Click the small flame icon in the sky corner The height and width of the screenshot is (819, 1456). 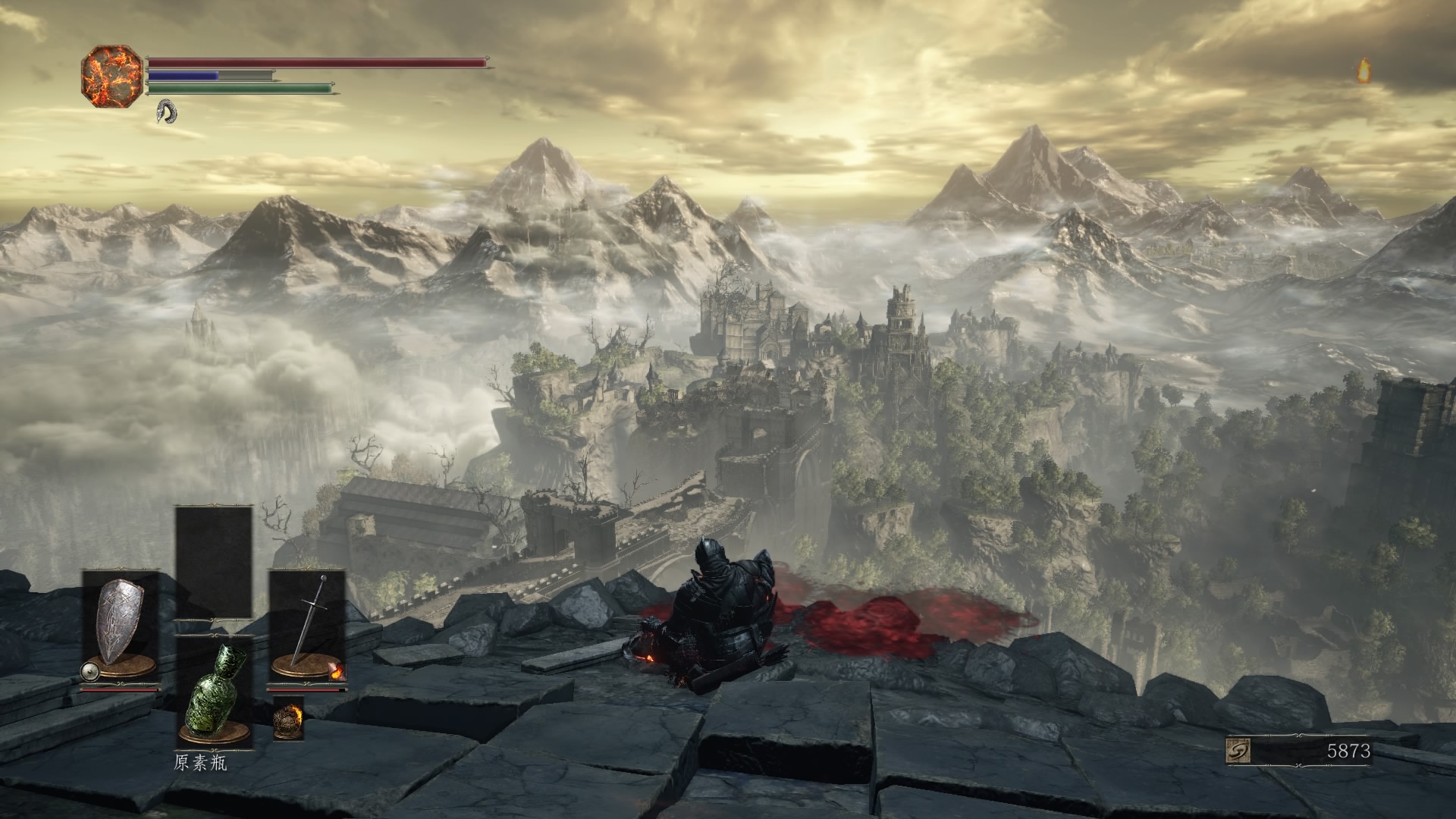pyautogui.click(x=1363, y=71)
